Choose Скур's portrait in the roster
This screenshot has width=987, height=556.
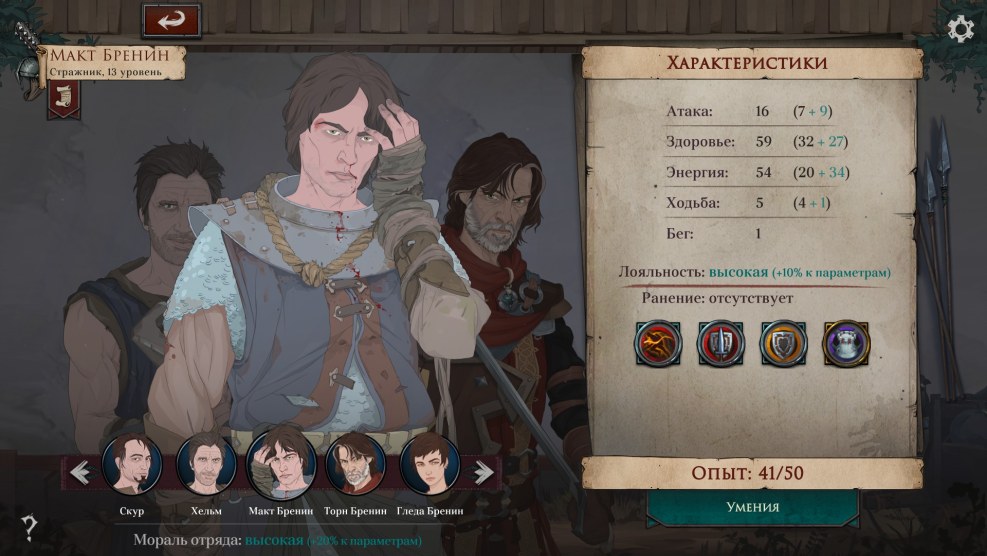click(132, 465)
